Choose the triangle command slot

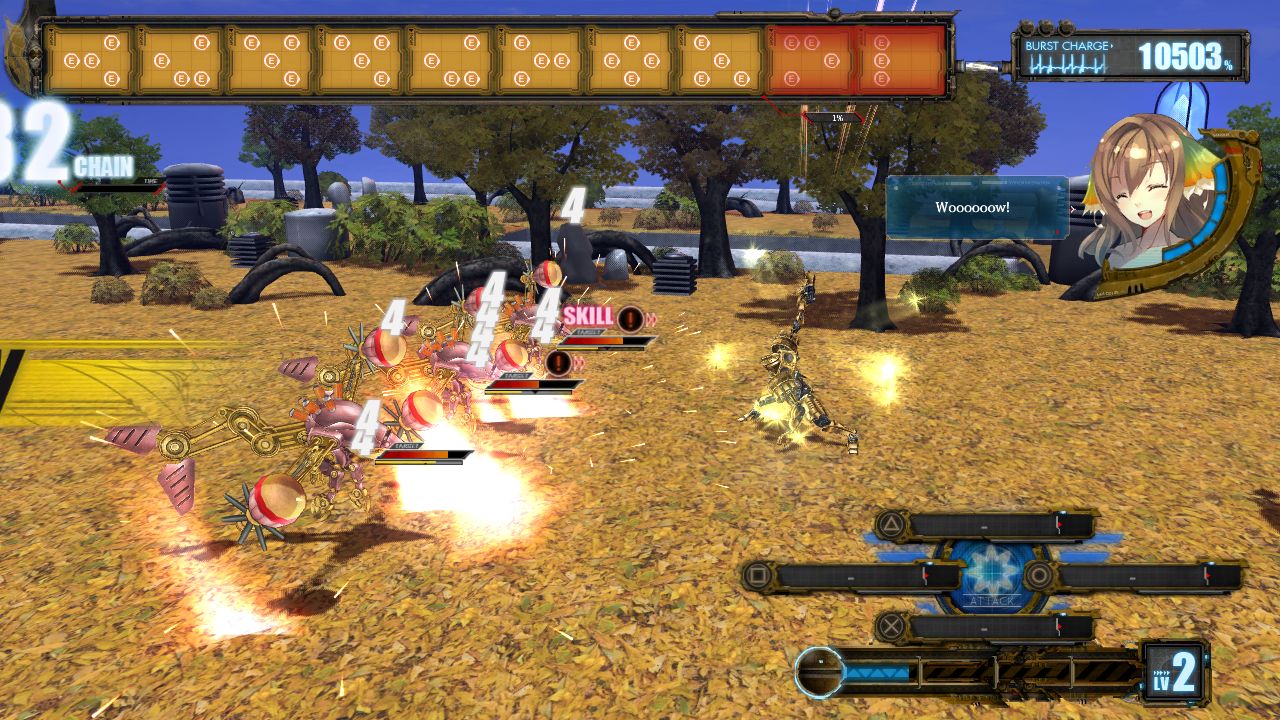coord(985,525)
